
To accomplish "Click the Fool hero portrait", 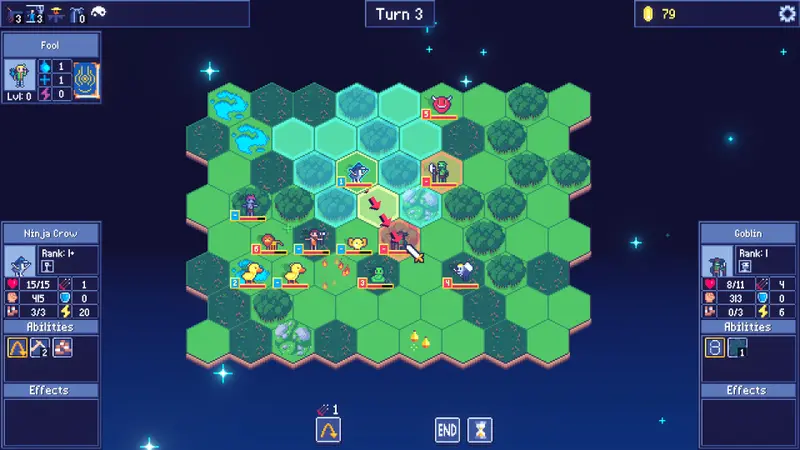I will click(22, 78).
